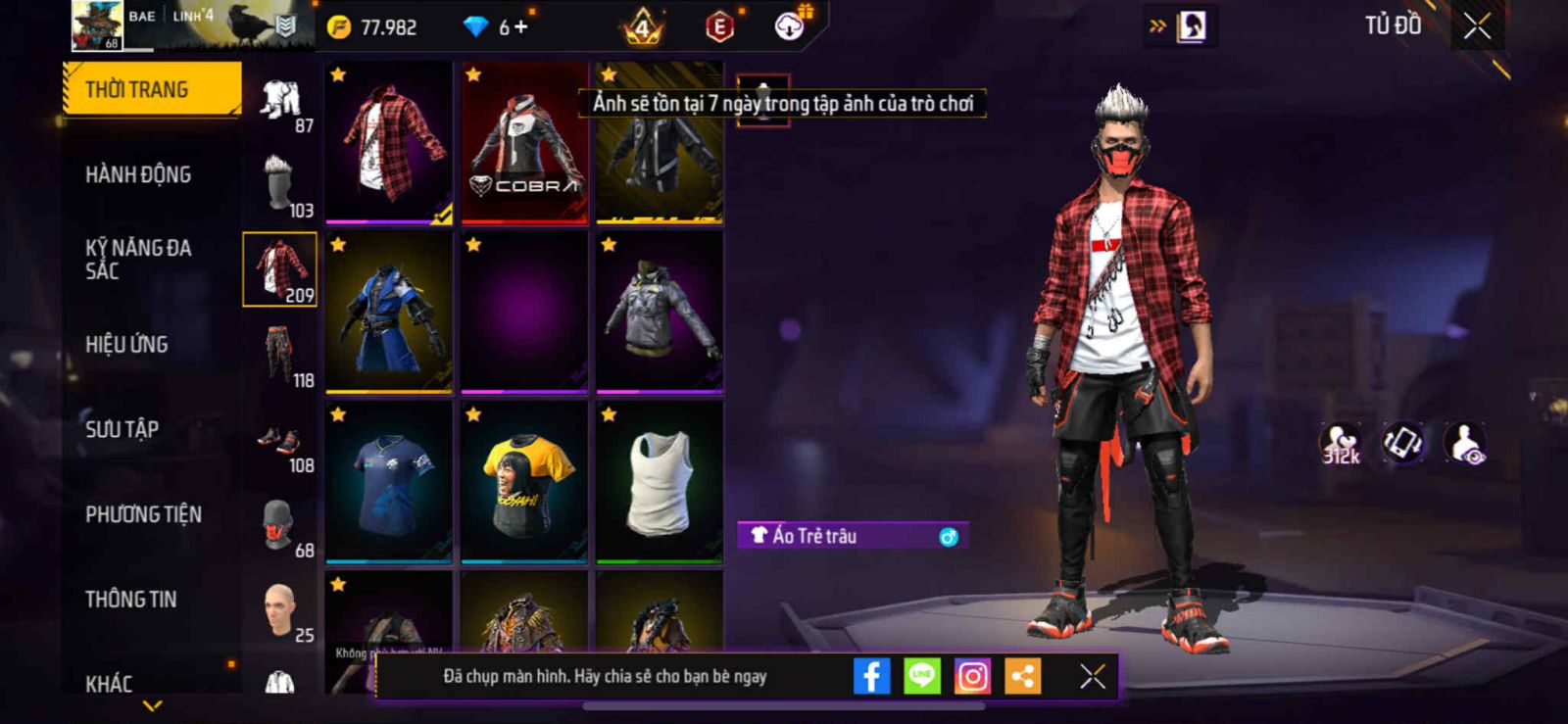Select the Kỹ Năng Đa Sắc menu

pyautogui.click(x=138, y=260)
